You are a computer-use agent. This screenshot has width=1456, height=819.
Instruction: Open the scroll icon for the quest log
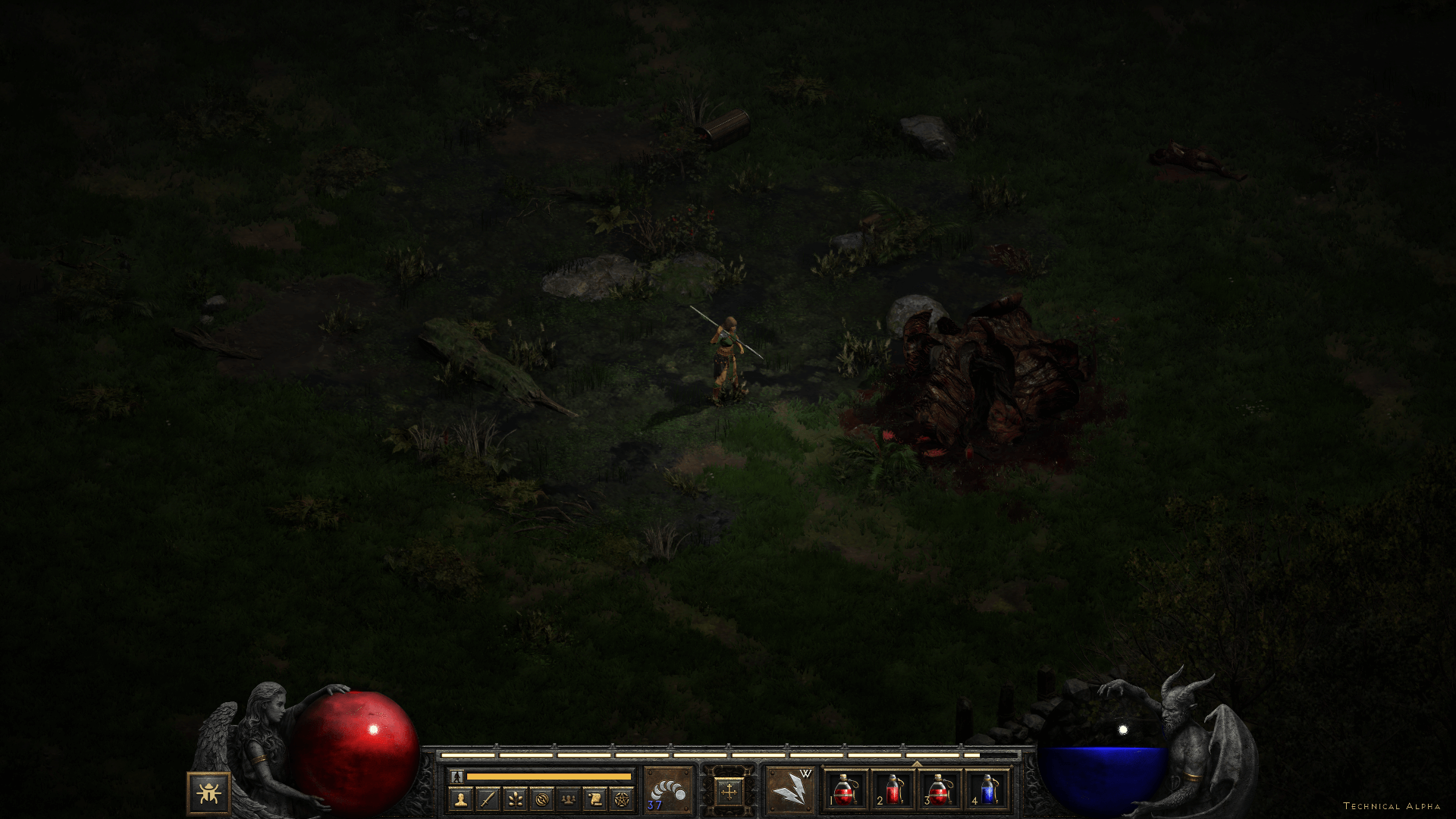(x=595, y=799)
